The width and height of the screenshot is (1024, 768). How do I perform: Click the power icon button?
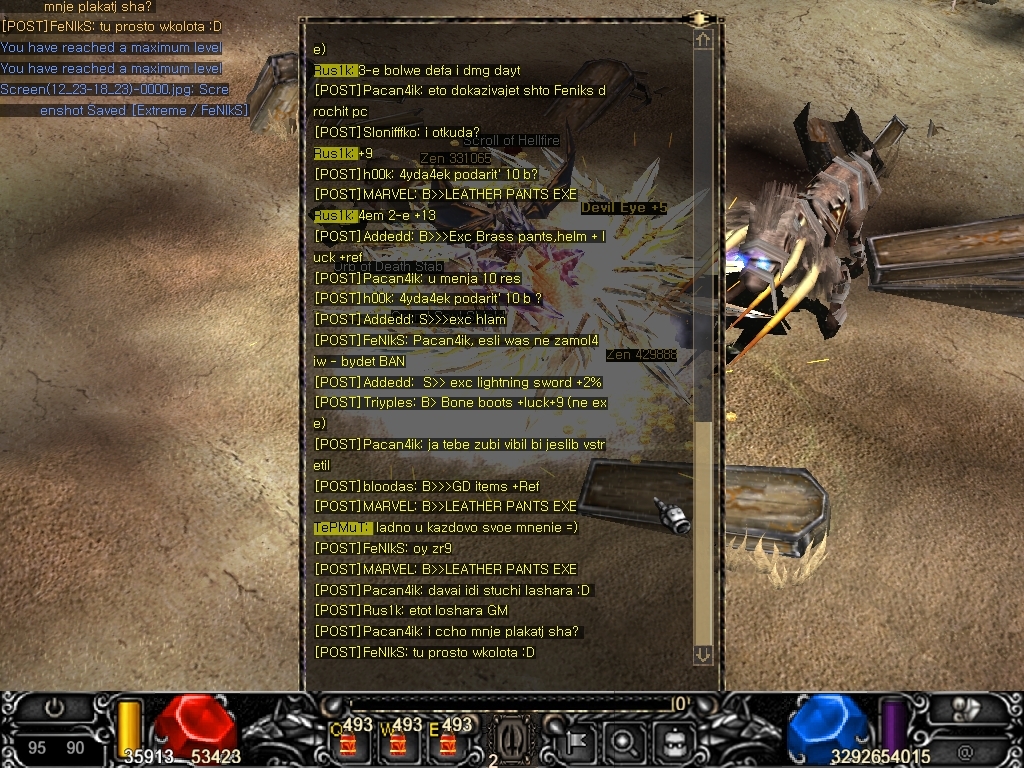coord(55,708)
